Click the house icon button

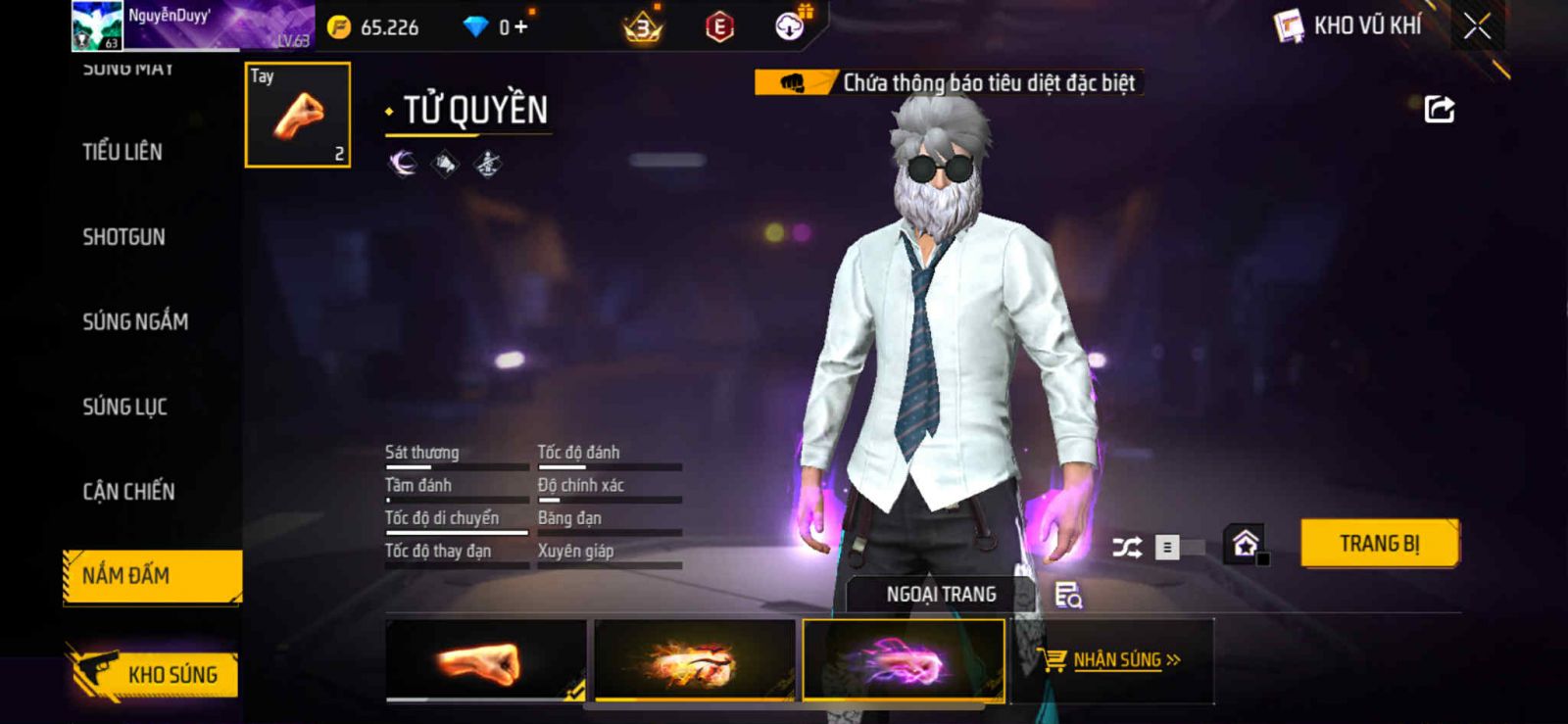[1246, 544]
